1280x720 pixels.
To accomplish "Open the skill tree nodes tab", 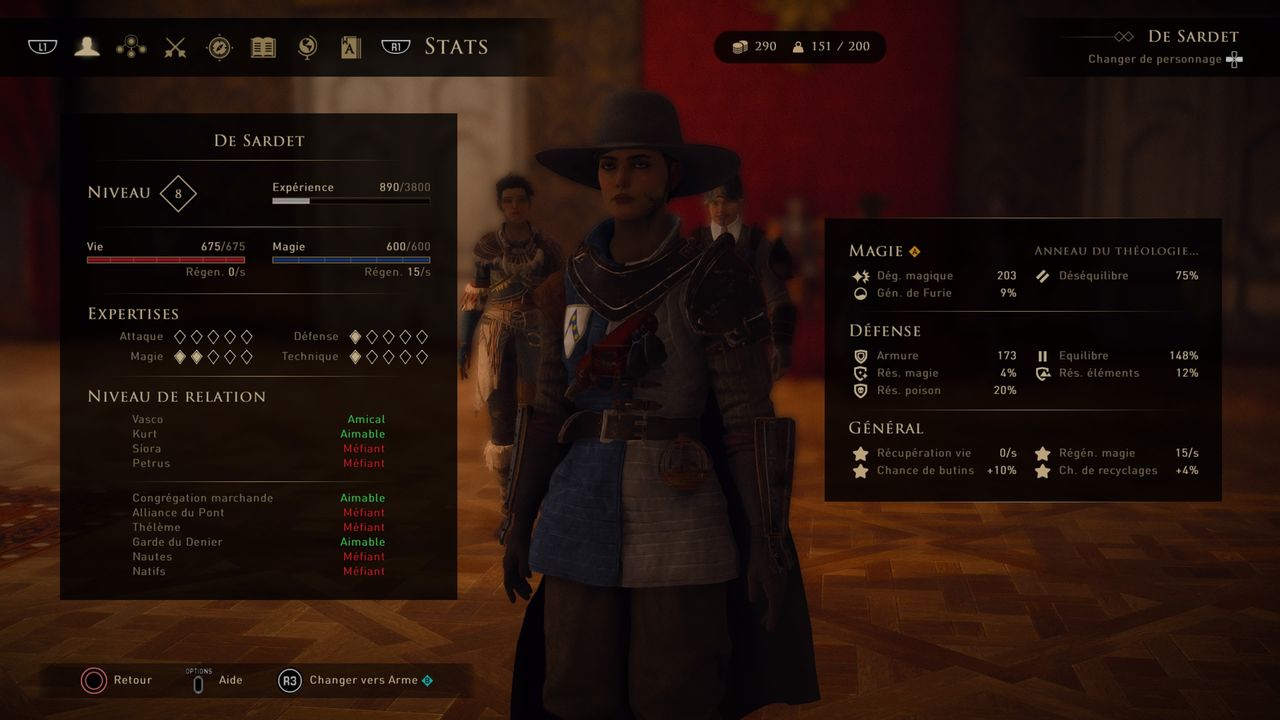I will (131, 47).
